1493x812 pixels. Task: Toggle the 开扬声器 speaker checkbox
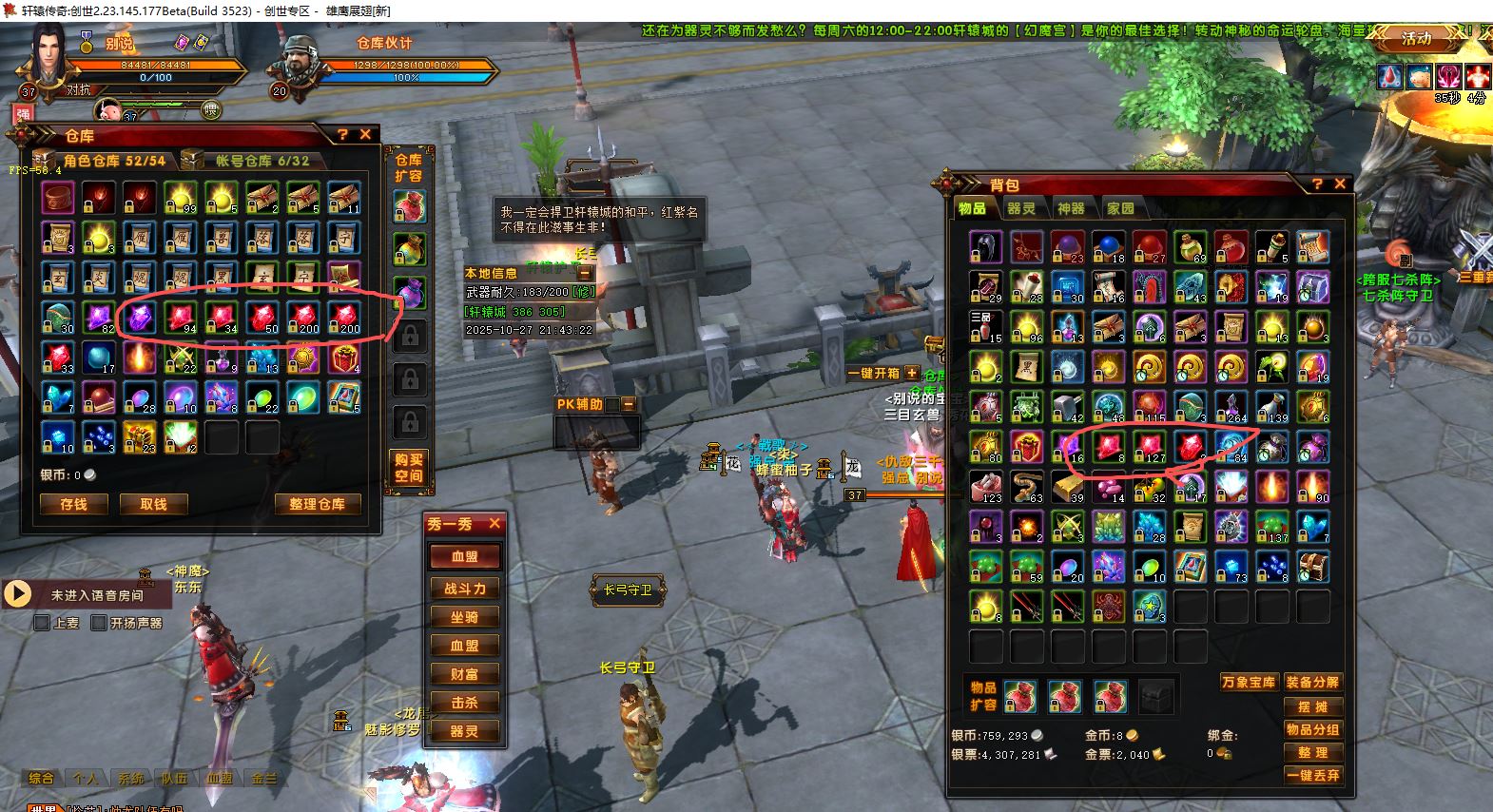point(99,624)
